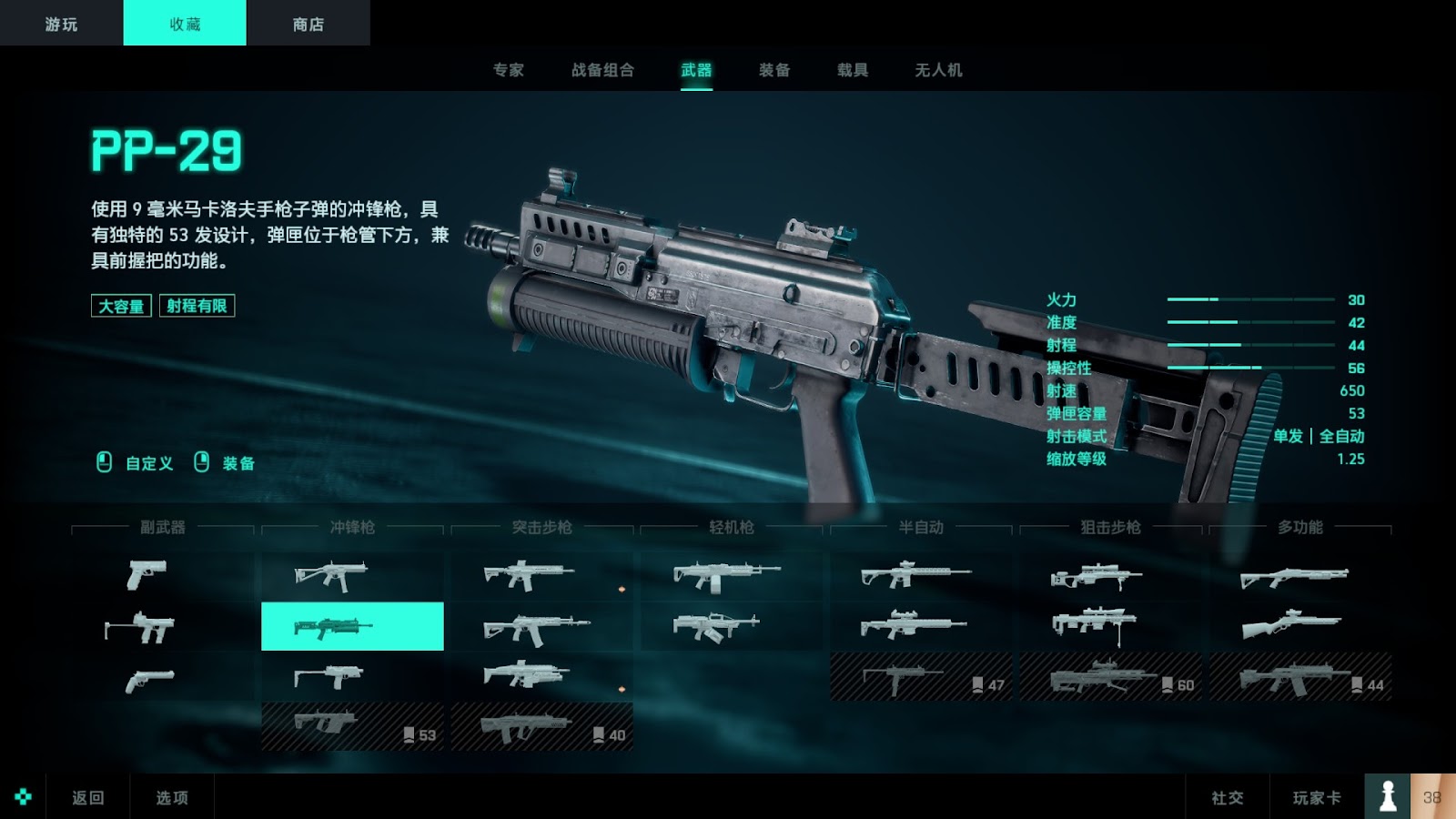View the 玩家卡 player card

(x=1317, y=797)
